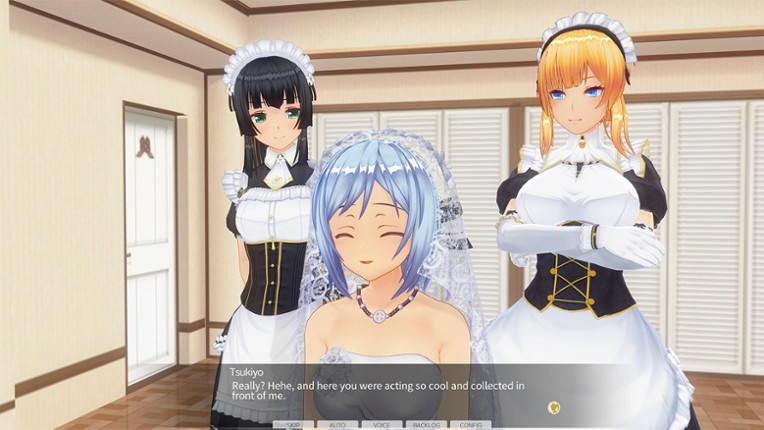The image size is (764, 430).
Task: Turn on AUTO text advance
Action: point(338,425)
